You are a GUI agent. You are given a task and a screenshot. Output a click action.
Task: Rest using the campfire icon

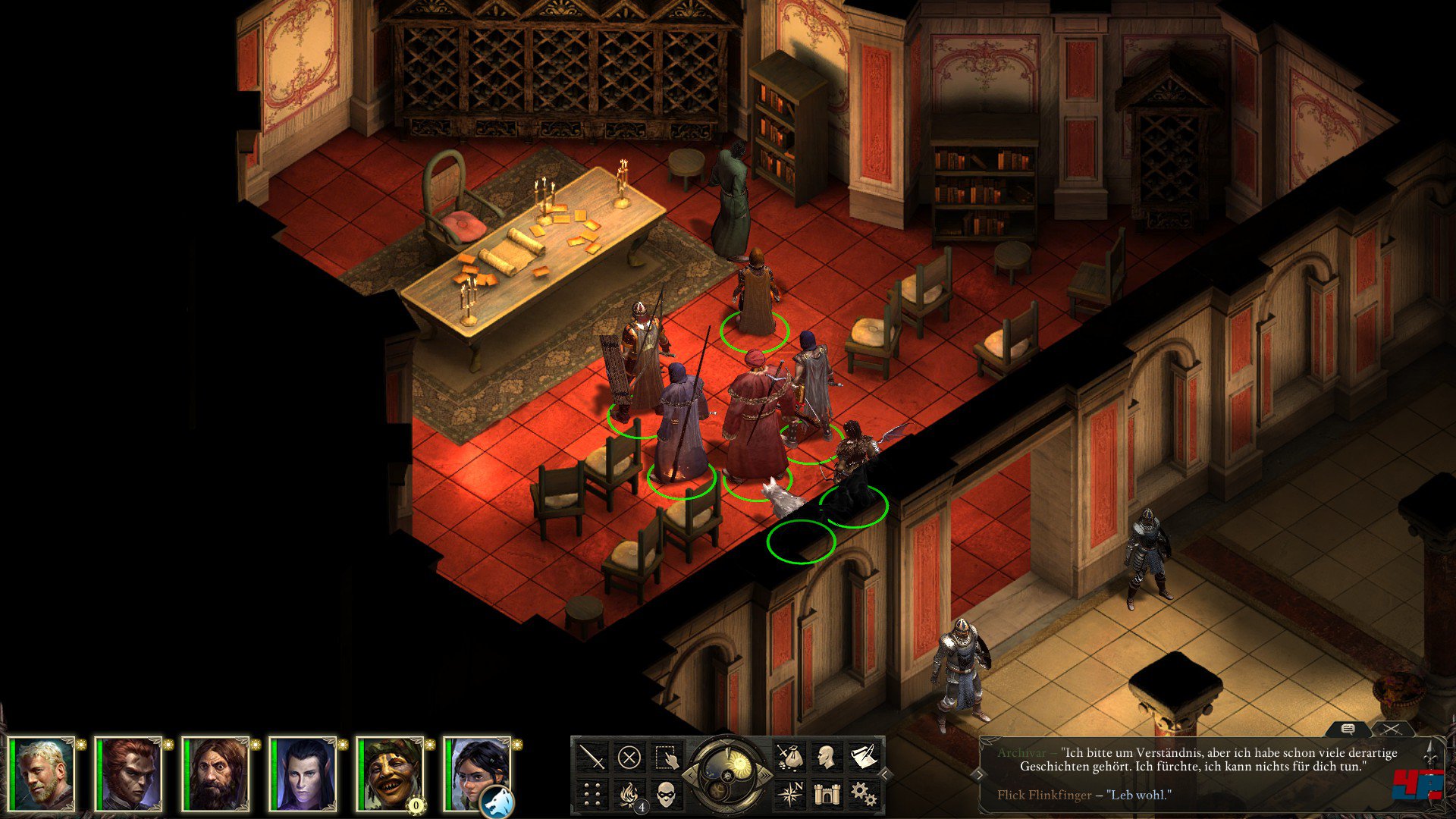629,794
